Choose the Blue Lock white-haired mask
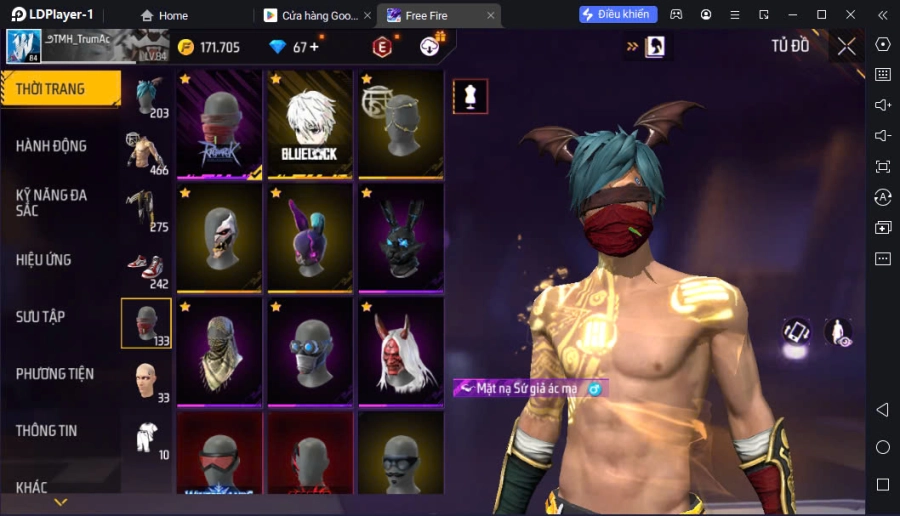Screen dimensions: 900x516 coord(310,124)
